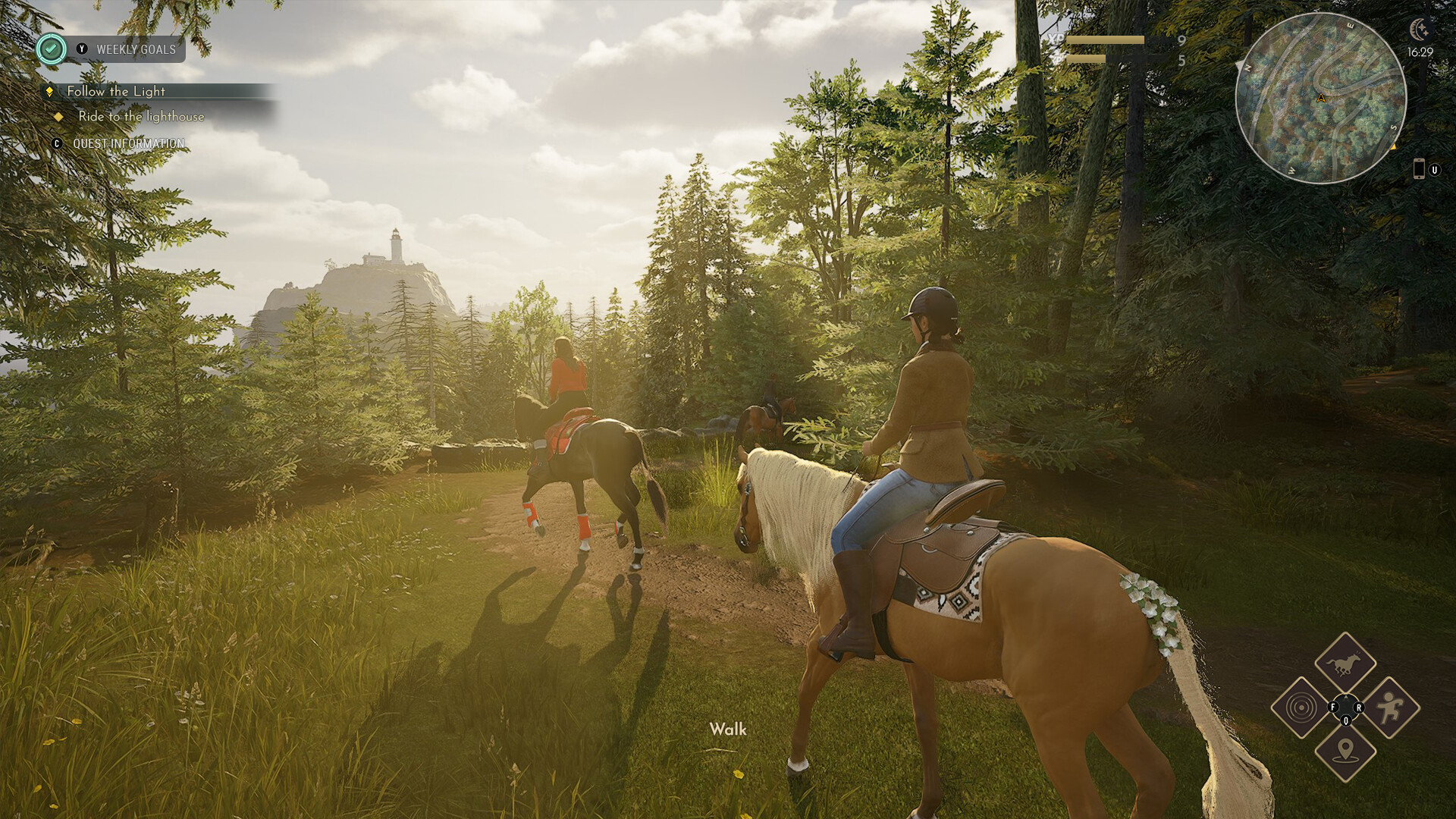Click the green checkmark goals icon

pyautogui.click(x=51, y=49)
